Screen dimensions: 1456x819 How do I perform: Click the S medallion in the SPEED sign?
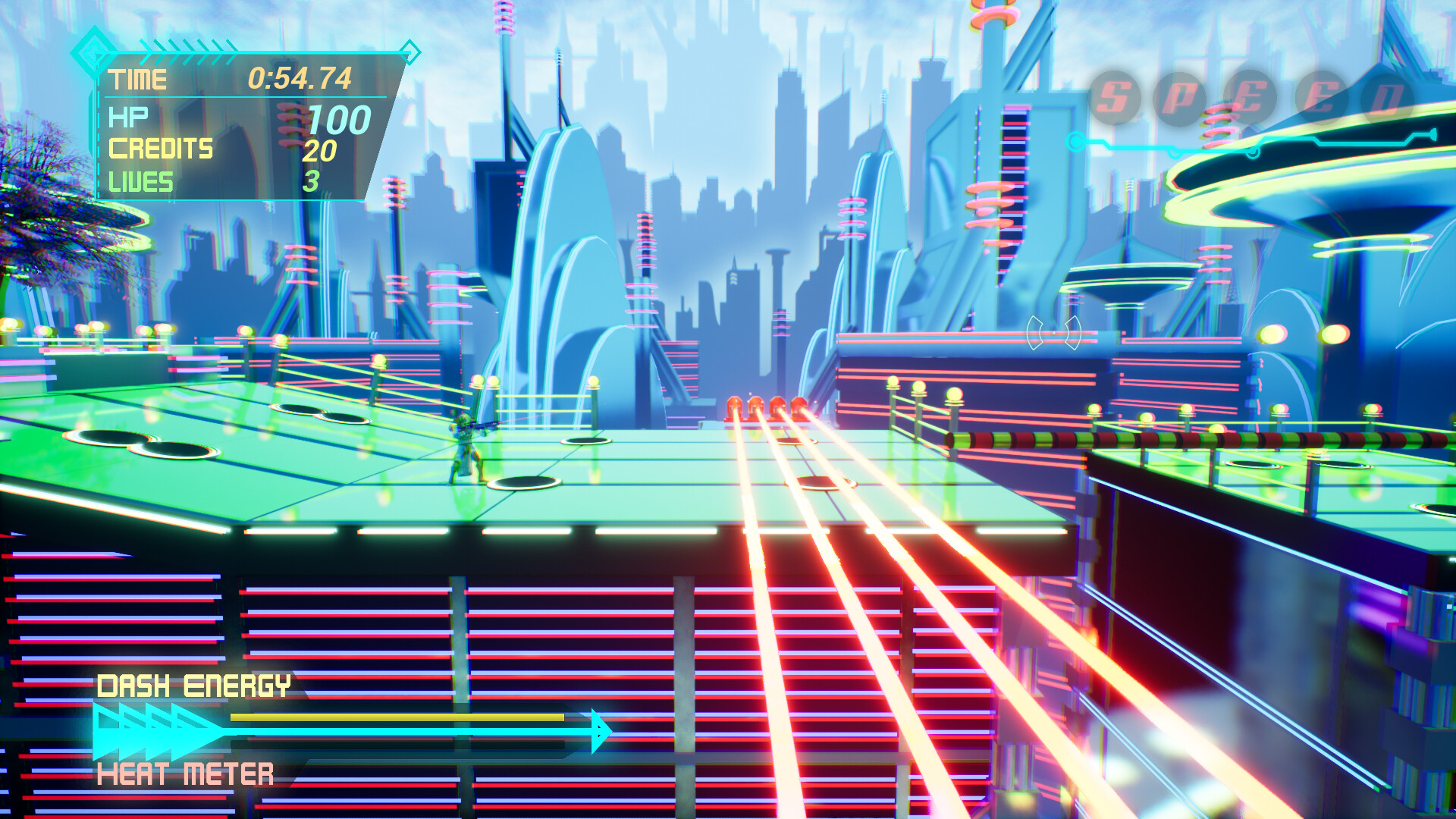tap(1113, 95)
